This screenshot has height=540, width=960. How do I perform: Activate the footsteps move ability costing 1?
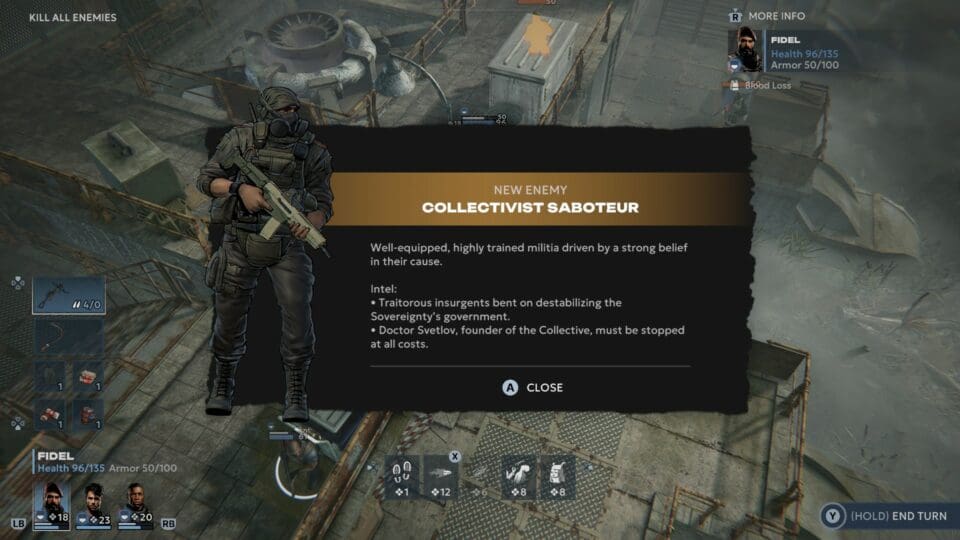(402, 478)
